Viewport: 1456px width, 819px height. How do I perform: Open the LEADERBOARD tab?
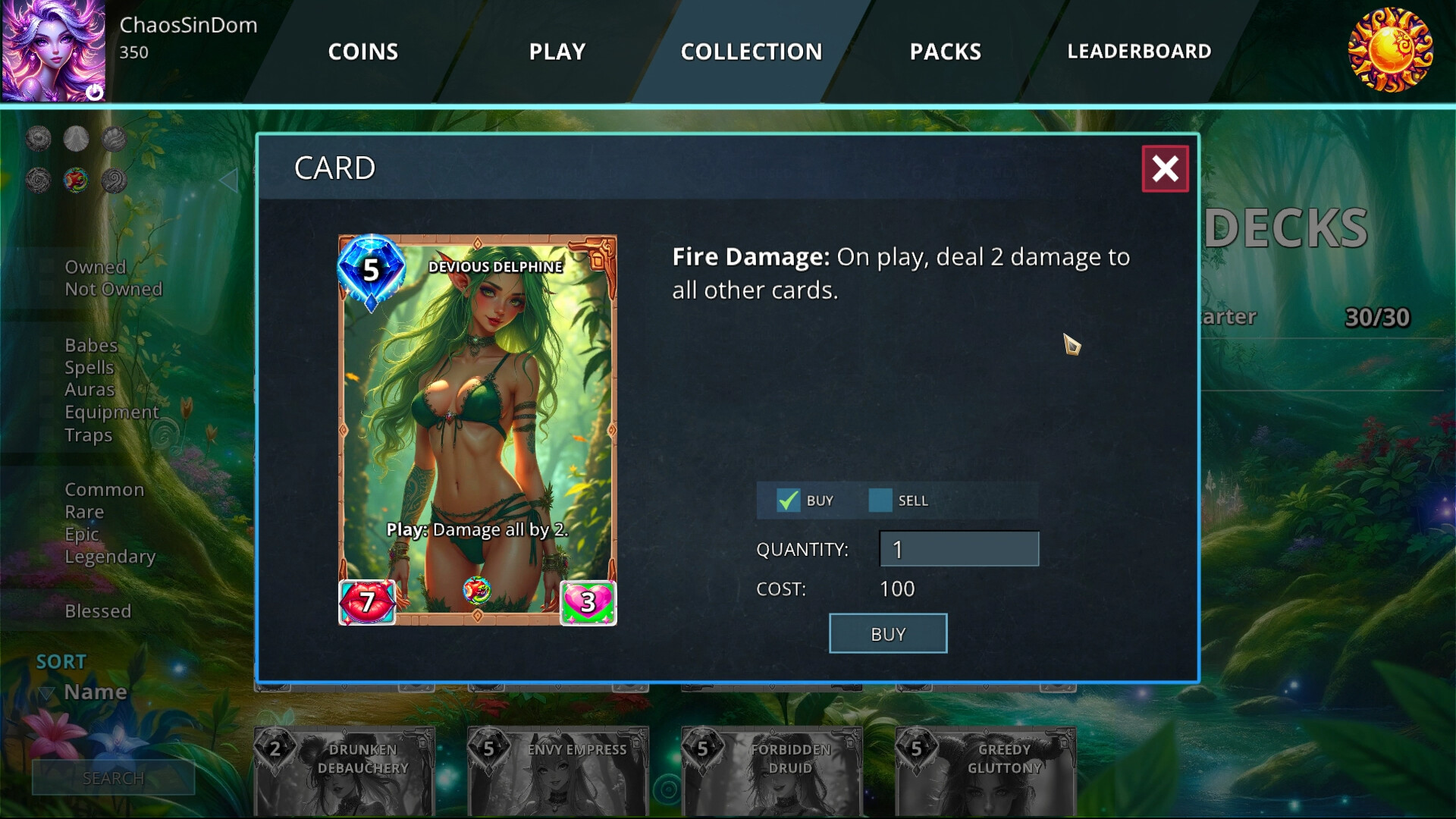click(x=1138, y=52)
